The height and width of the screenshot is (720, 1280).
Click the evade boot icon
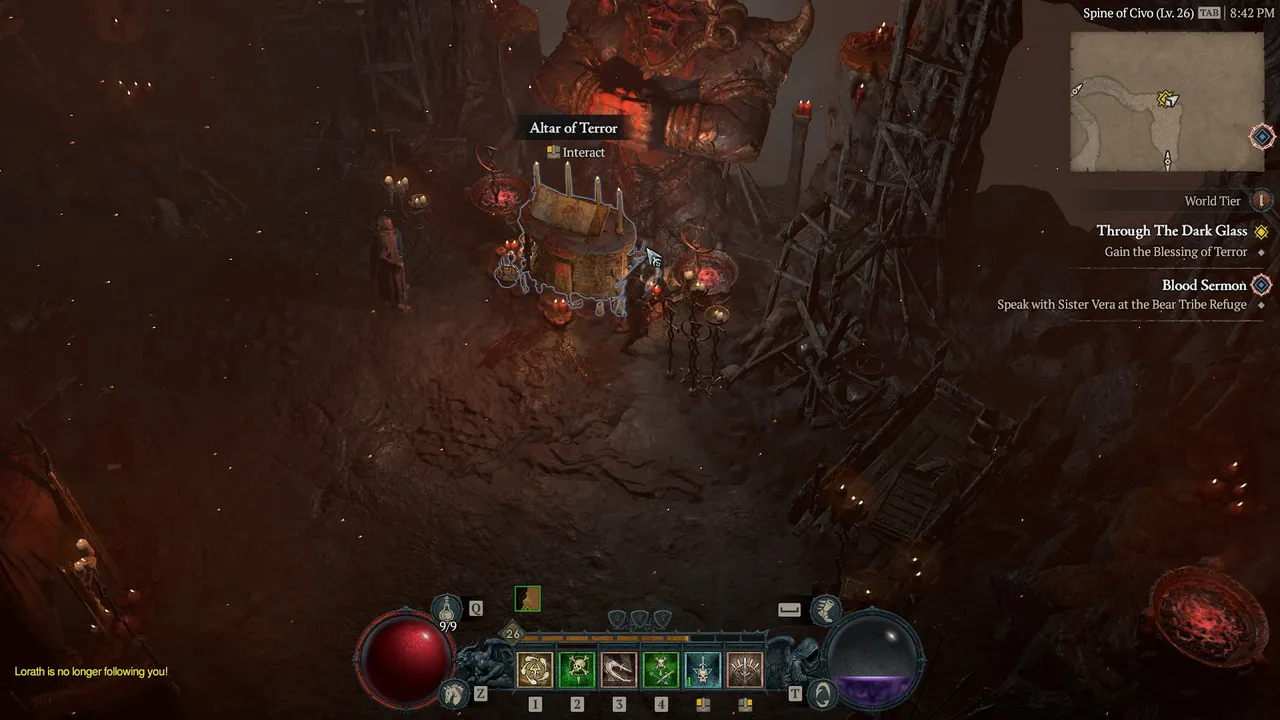point(825,607)
